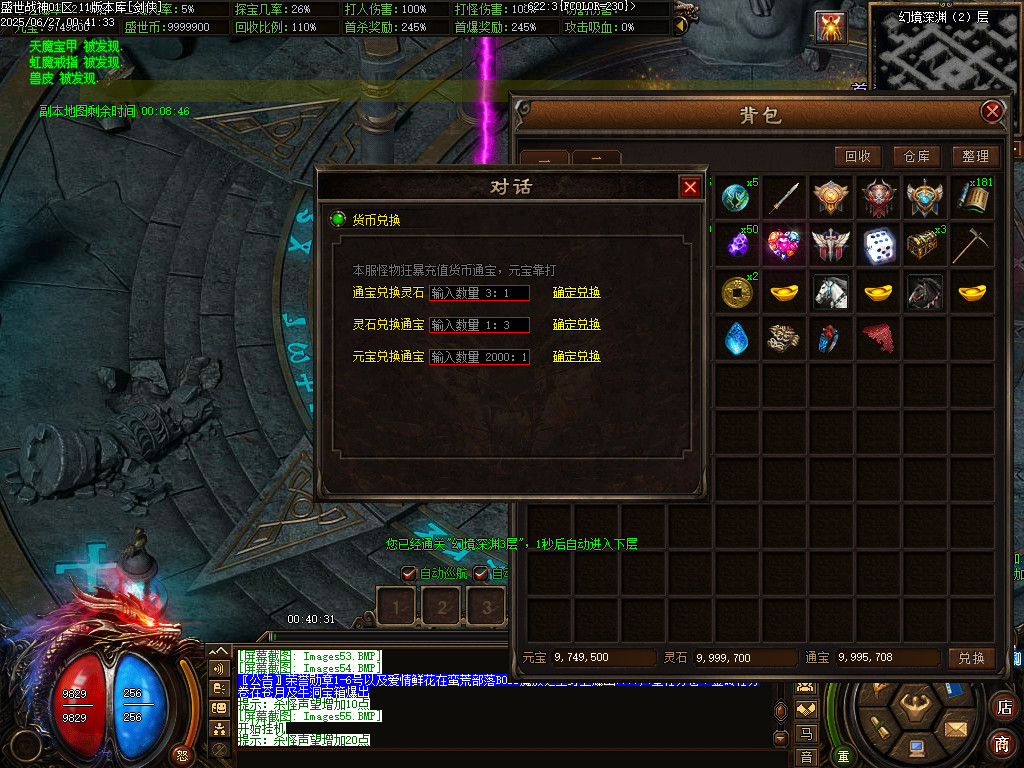Image resolution: width=1024 pixels, height=768 pixels.
Task: Open the 商 shop button
Action: pos(1002,744)
